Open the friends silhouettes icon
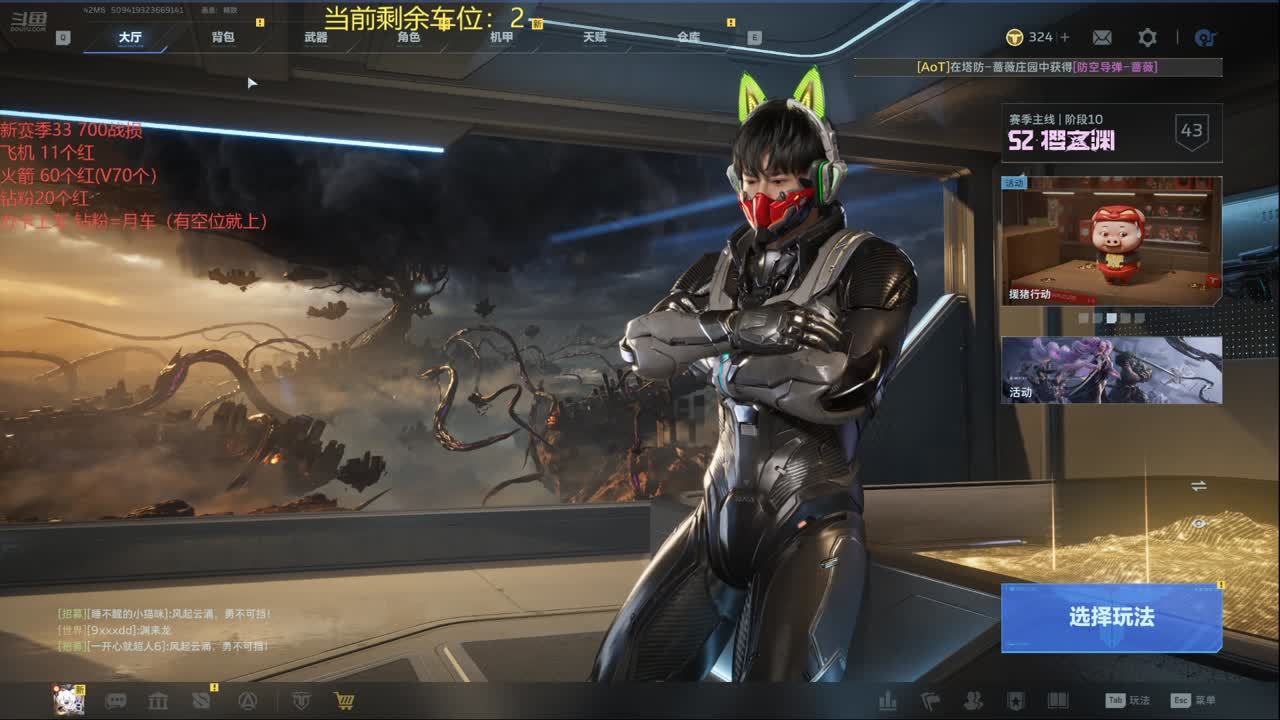This screenshot has width=1280, height=720. [x=972, y=701]
